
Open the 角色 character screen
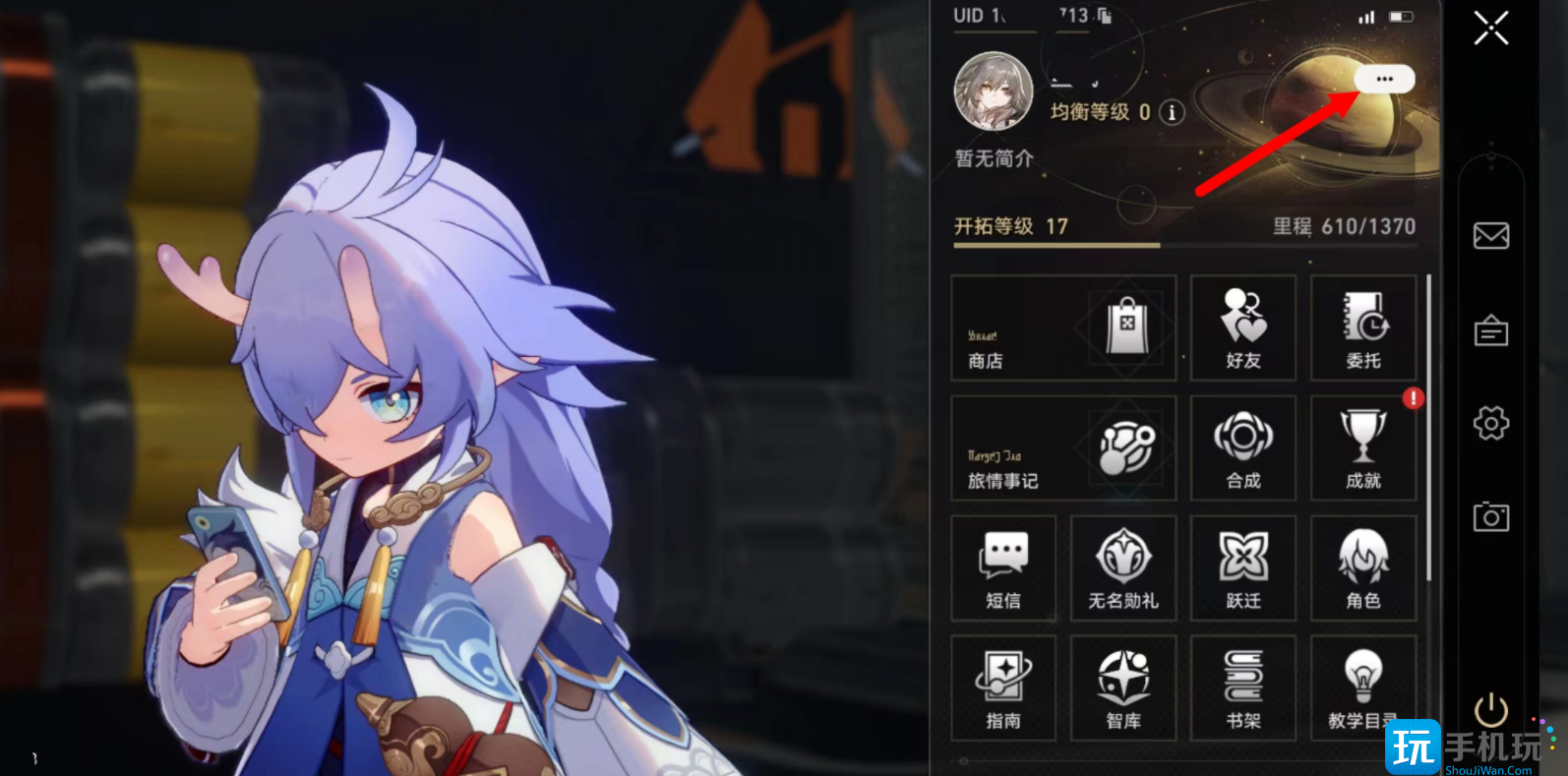coord(1362,567)
